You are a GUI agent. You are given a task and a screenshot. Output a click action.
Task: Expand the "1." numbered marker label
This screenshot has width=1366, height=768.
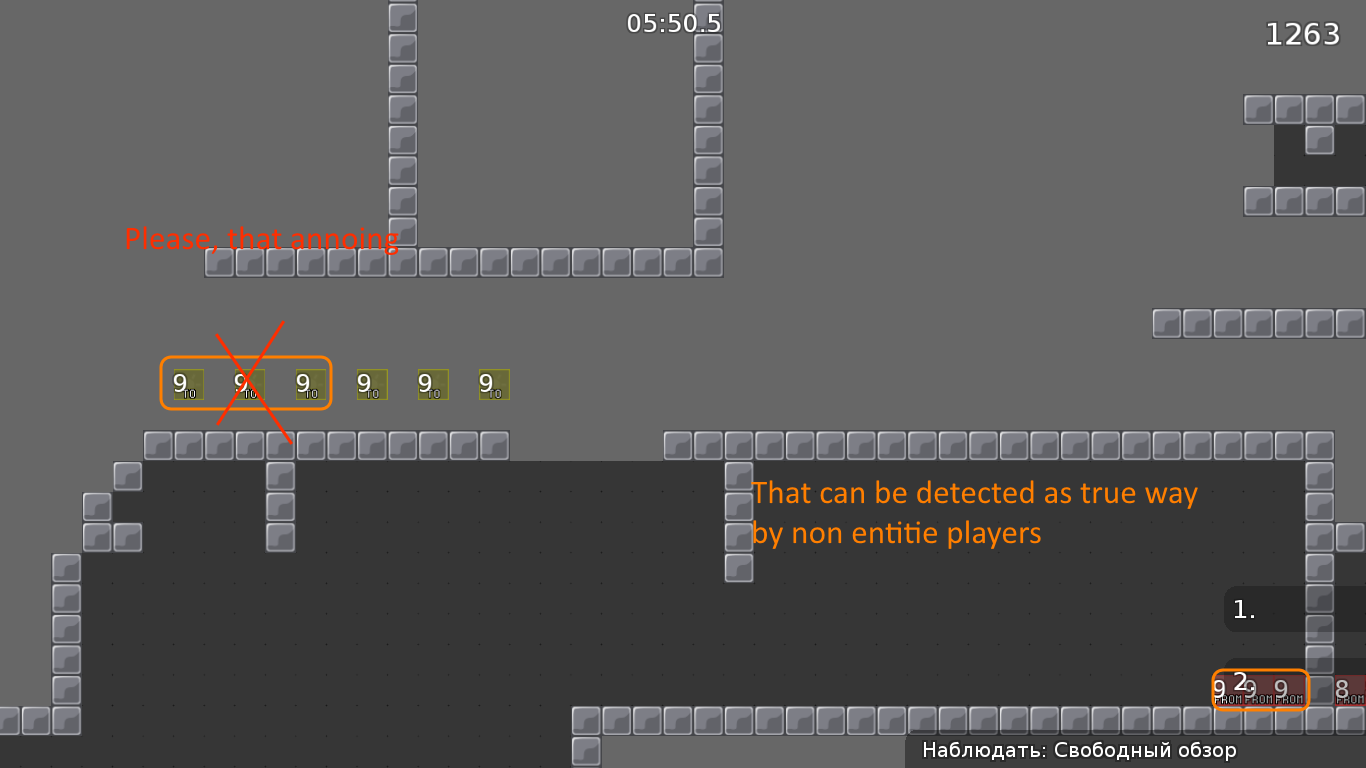(1243, 608)
